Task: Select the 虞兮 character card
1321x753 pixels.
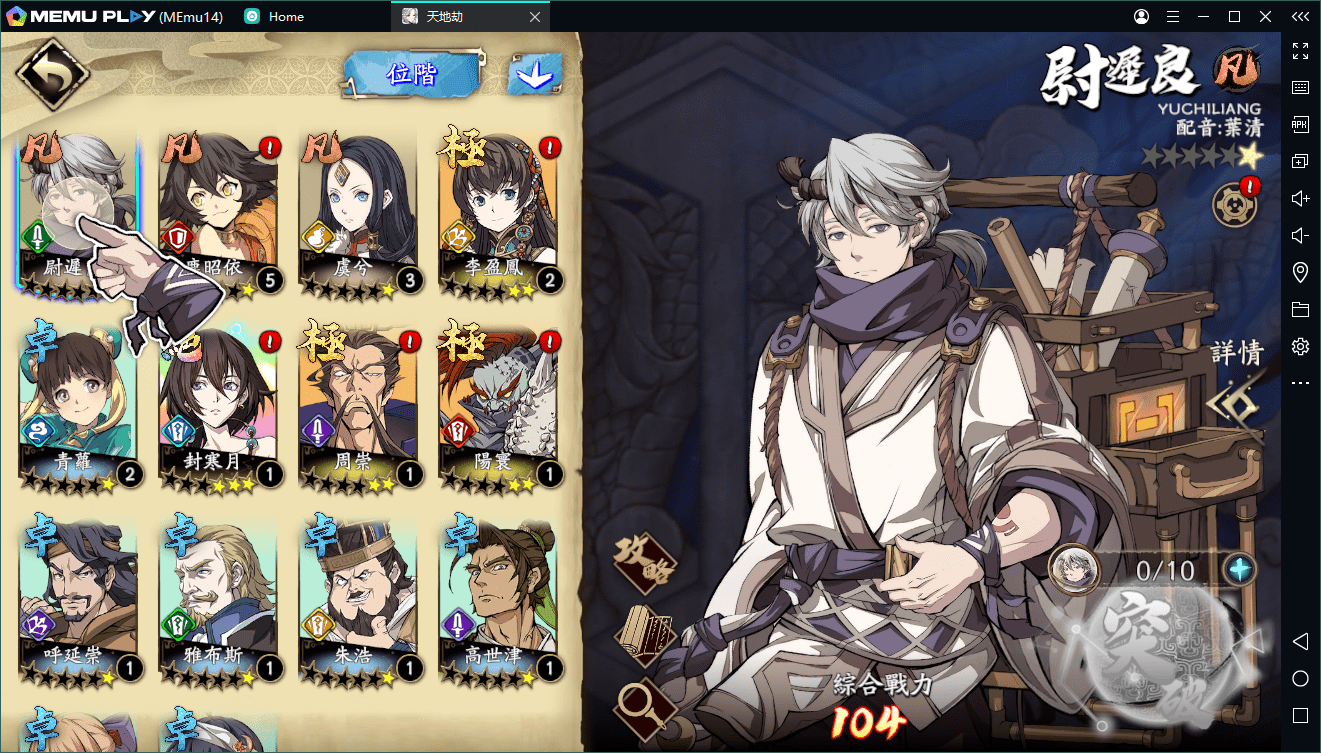Action: pyautogui.click(x=357, y=214)
